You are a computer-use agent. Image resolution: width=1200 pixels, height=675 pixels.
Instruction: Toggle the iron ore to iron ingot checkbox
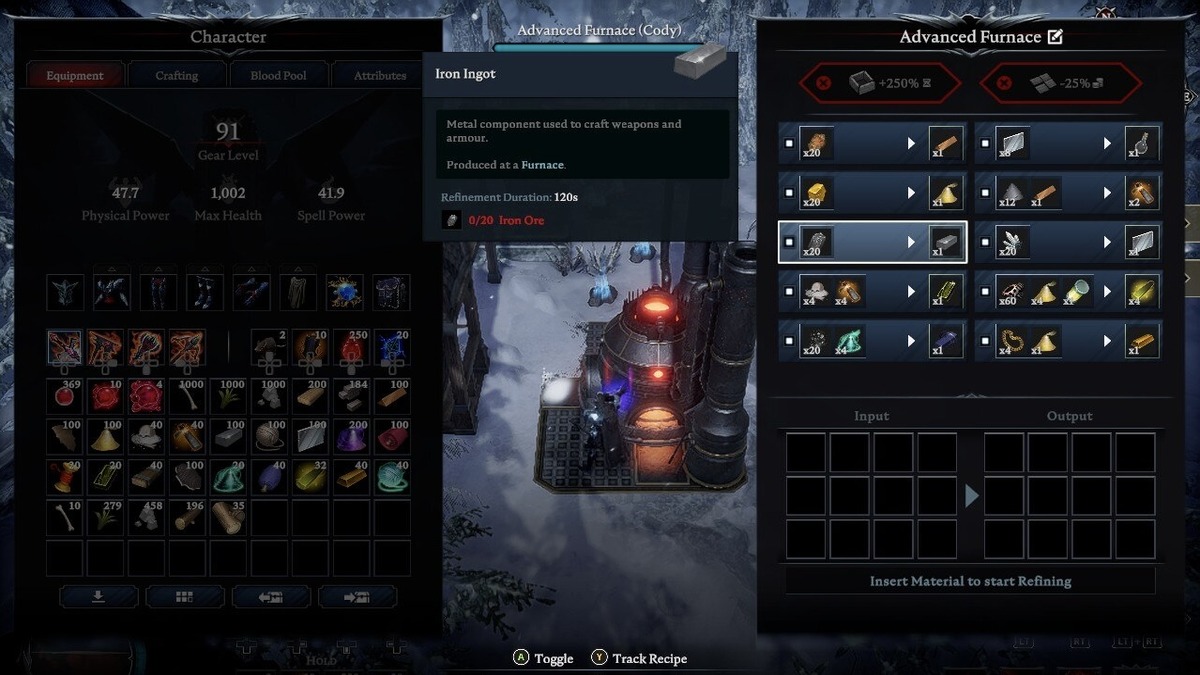click(x=789, y=242)
